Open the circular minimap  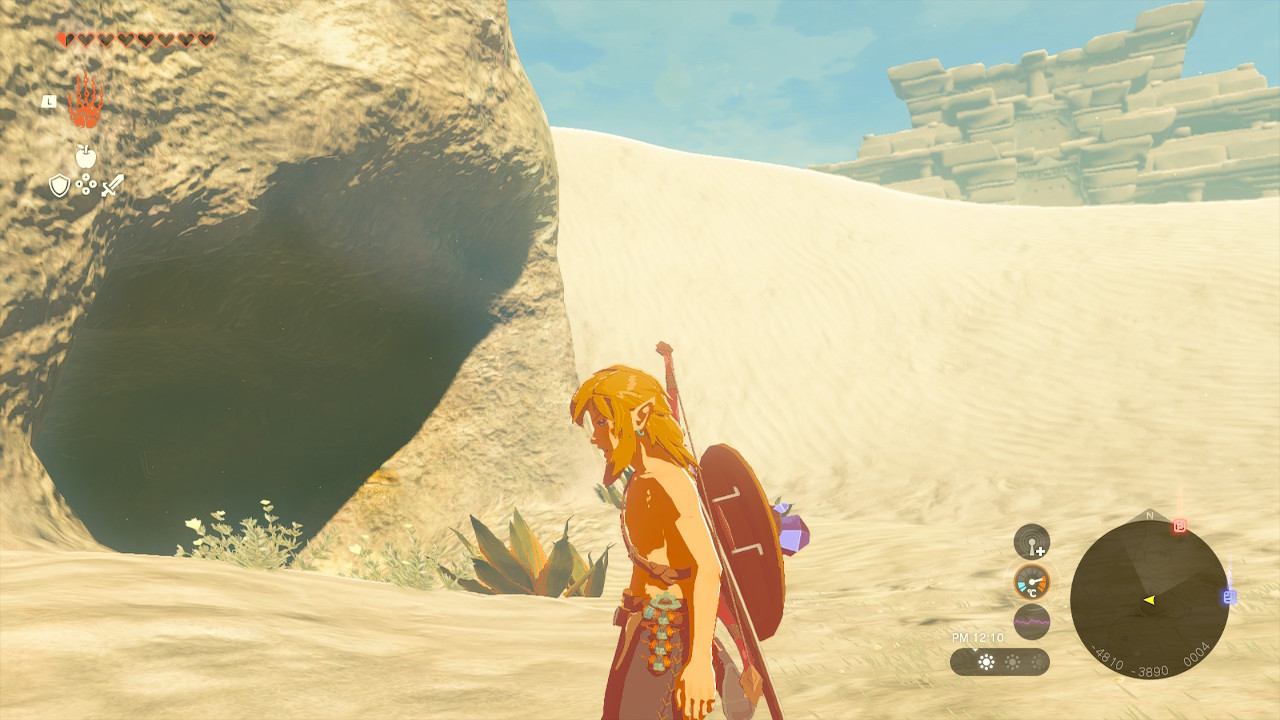pyautogui.click(x=1149, y=600)
